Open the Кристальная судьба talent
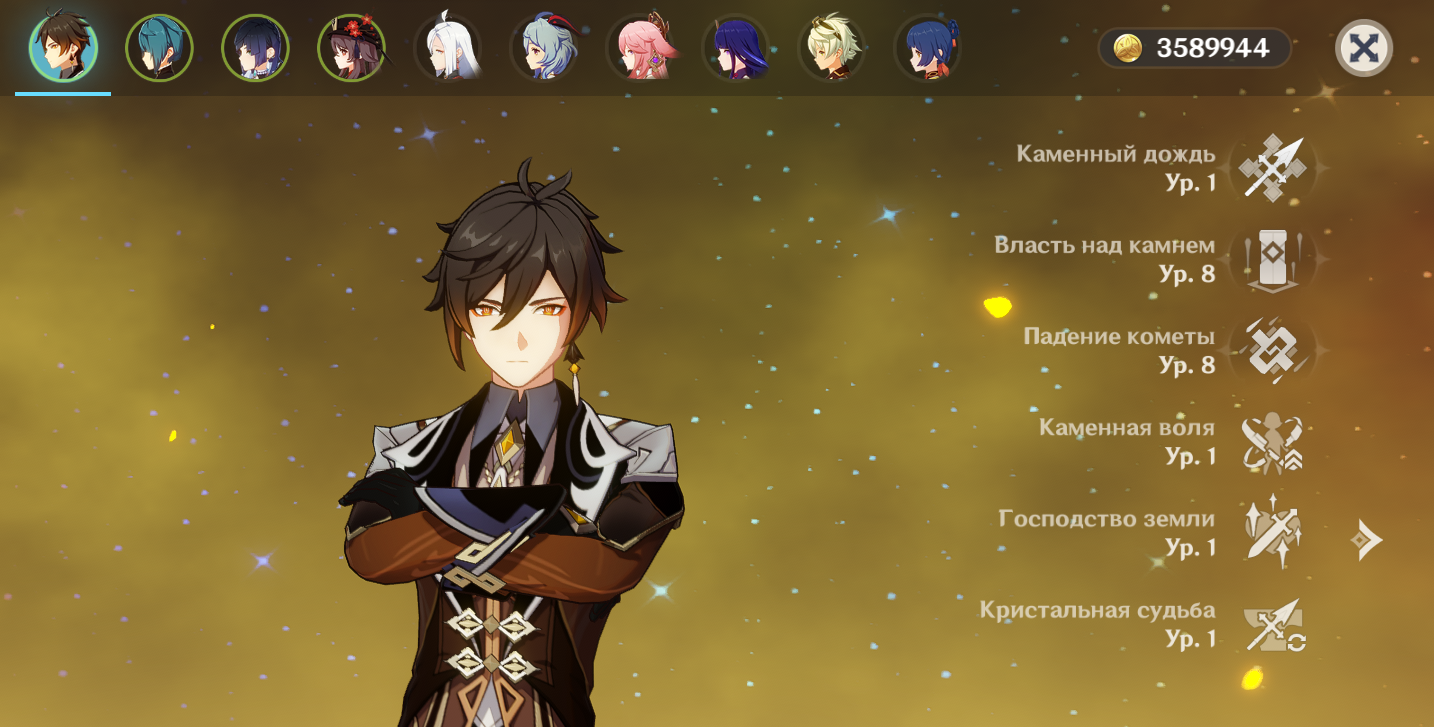1434x727 pixels. pos(1272,624)
